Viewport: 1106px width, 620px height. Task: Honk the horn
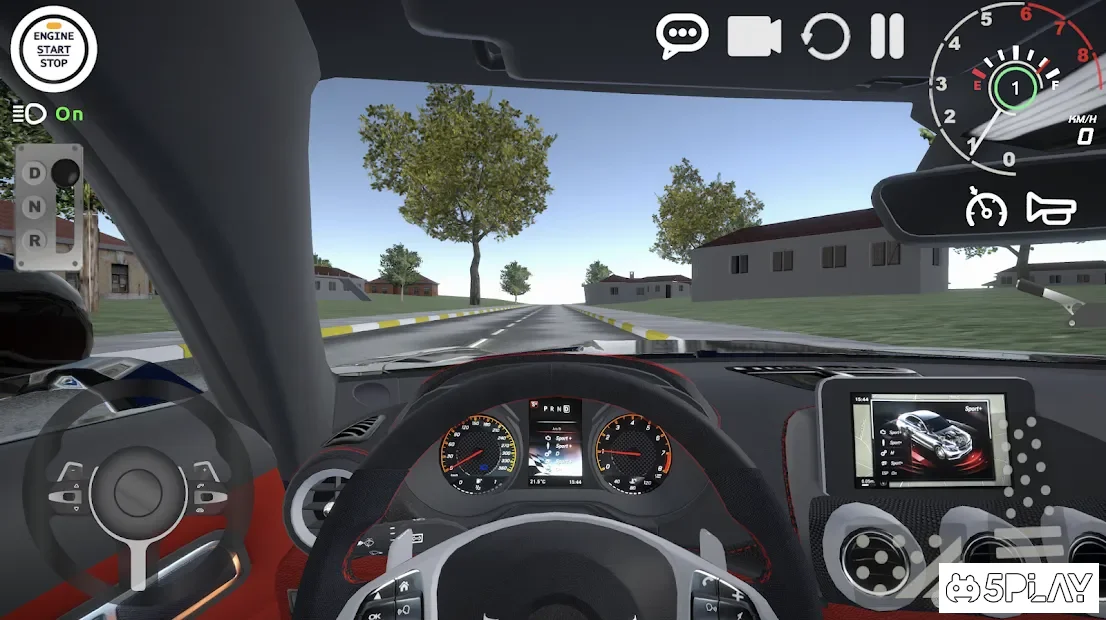(x=1051, y=208)
